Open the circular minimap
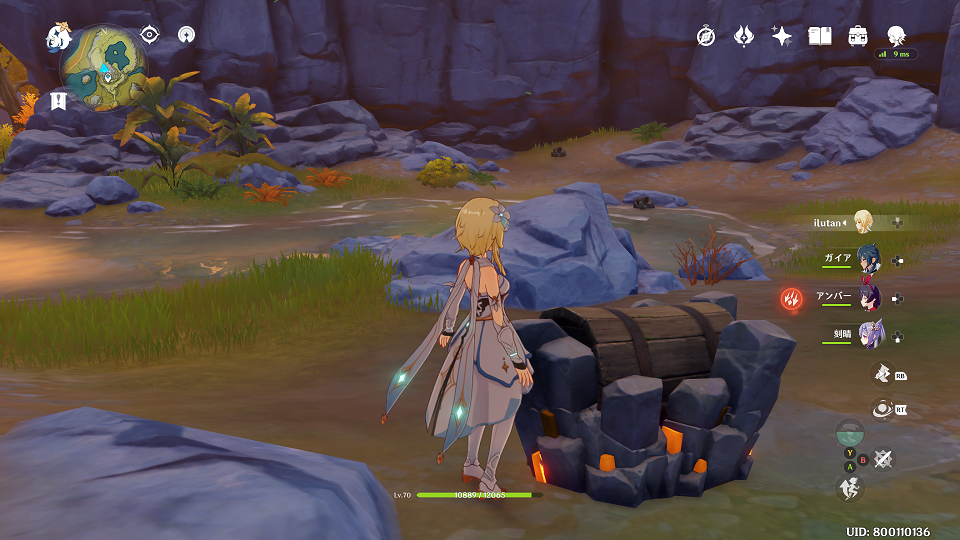This screenshot has width=960, height=540. click(104, 68)
